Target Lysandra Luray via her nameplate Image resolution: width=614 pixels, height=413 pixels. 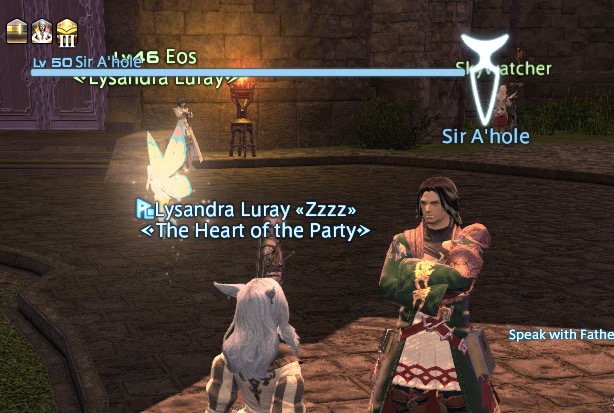click(254, 210)
